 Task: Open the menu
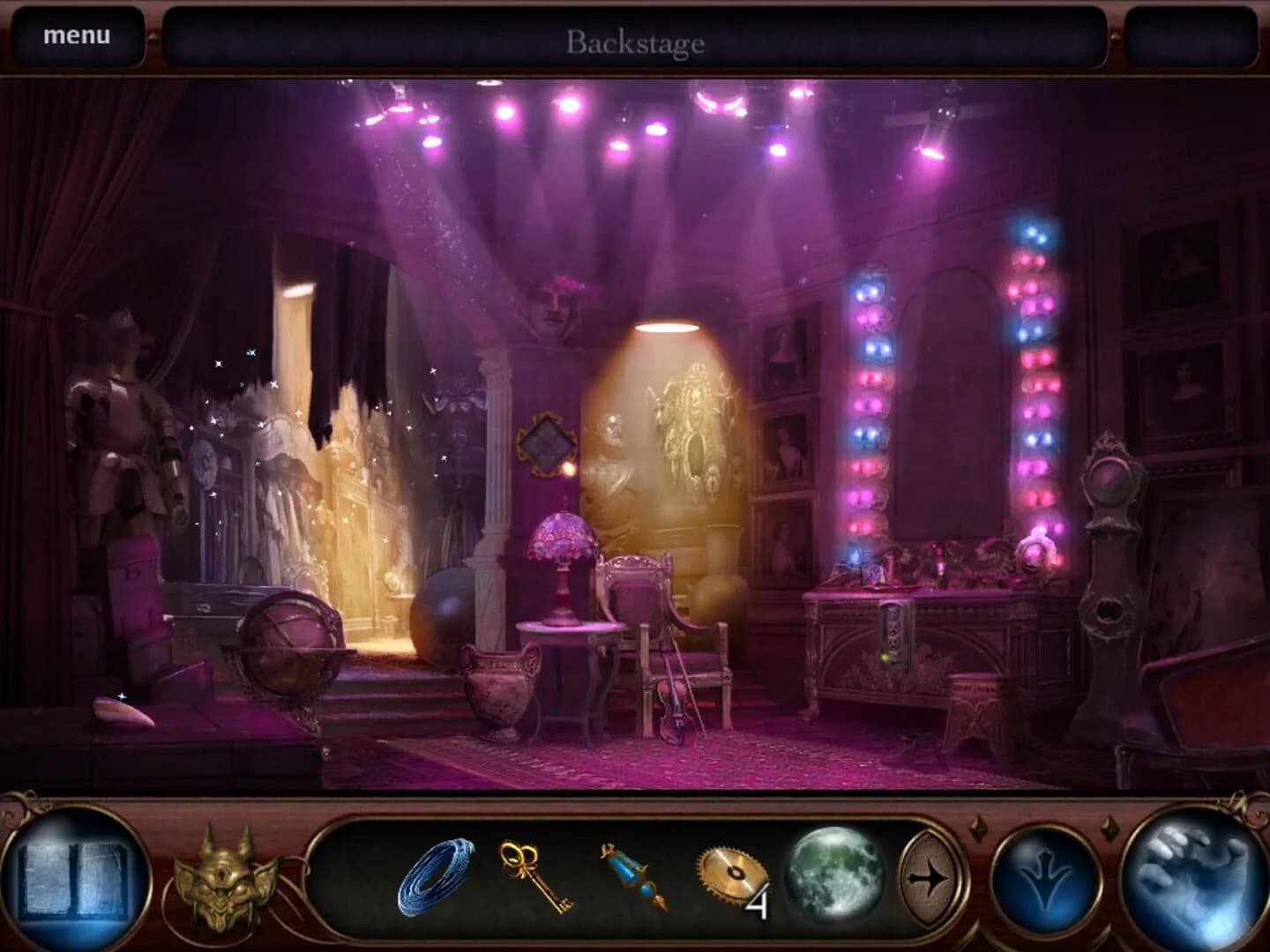(x=78, y=35)
